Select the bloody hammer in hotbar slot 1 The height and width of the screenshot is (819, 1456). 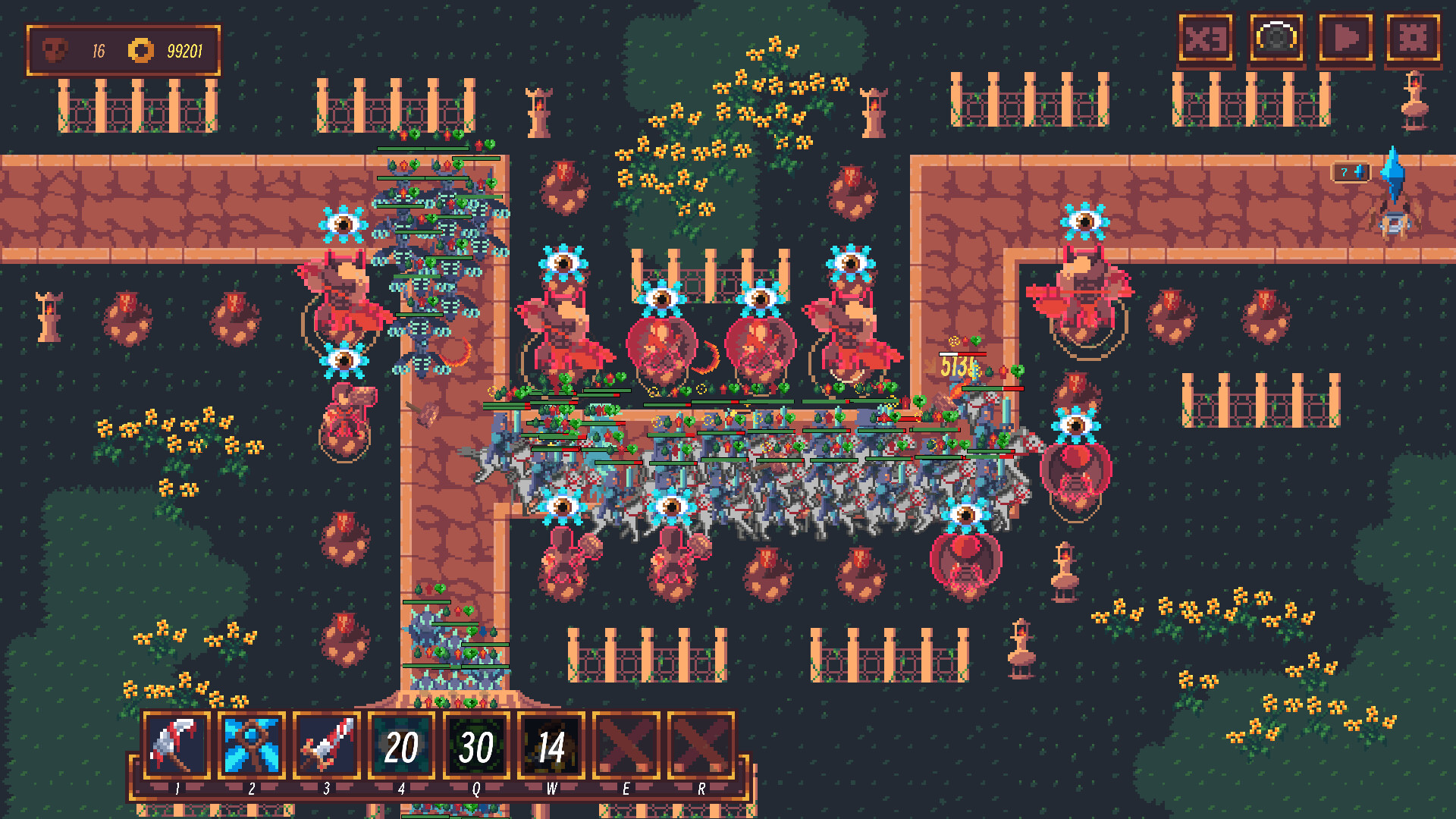click(x=176, y=747)
